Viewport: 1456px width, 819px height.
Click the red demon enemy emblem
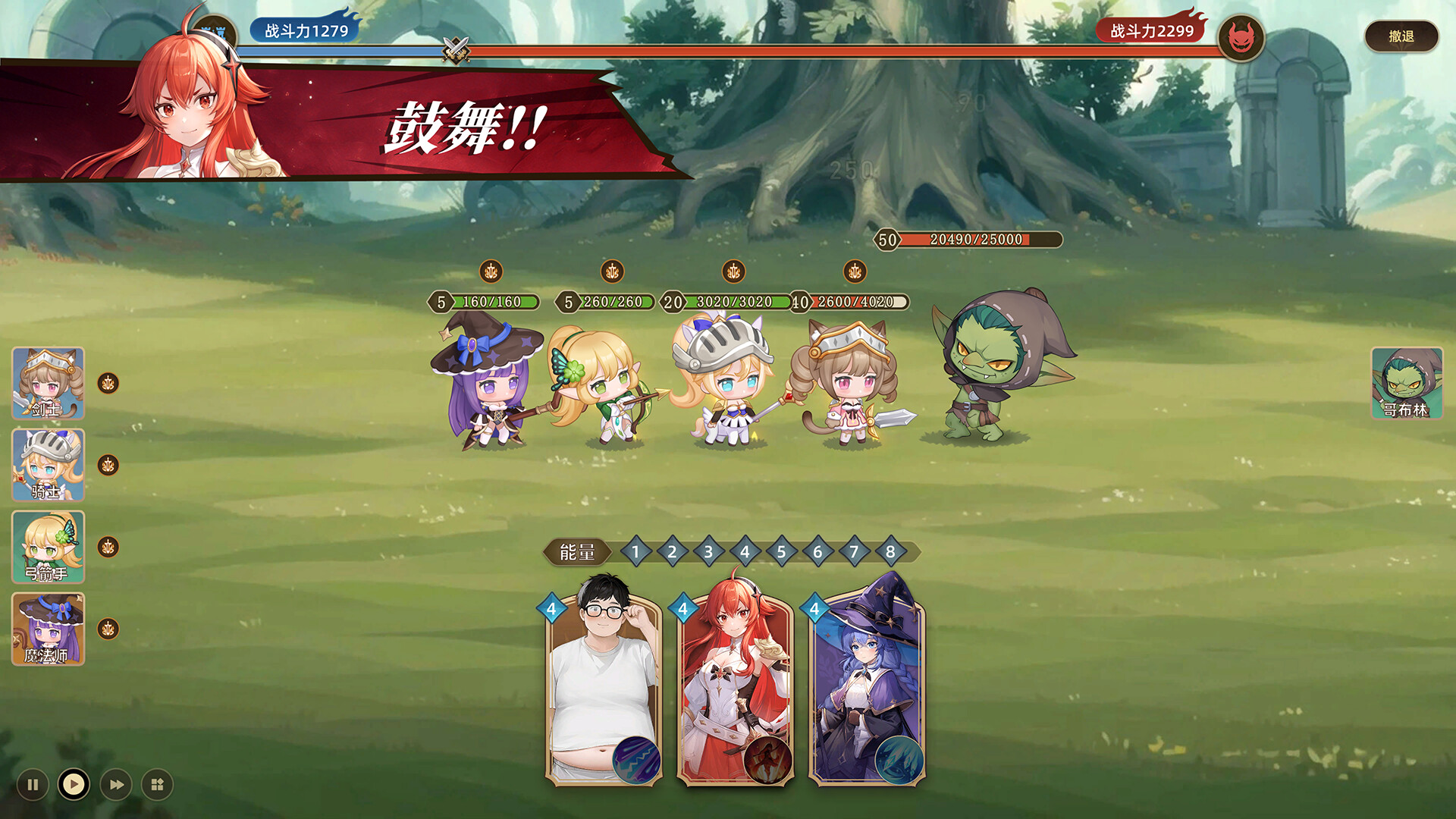click(x=1241, y=38)
